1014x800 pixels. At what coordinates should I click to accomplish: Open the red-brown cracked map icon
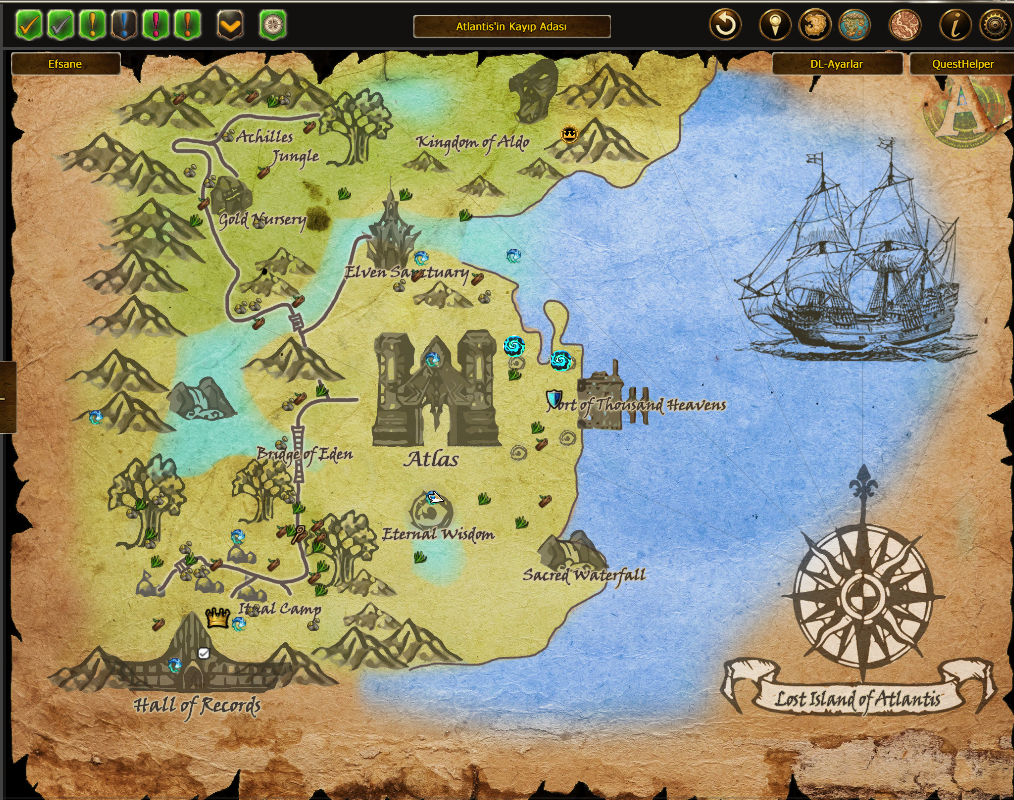tap(904, 24)
